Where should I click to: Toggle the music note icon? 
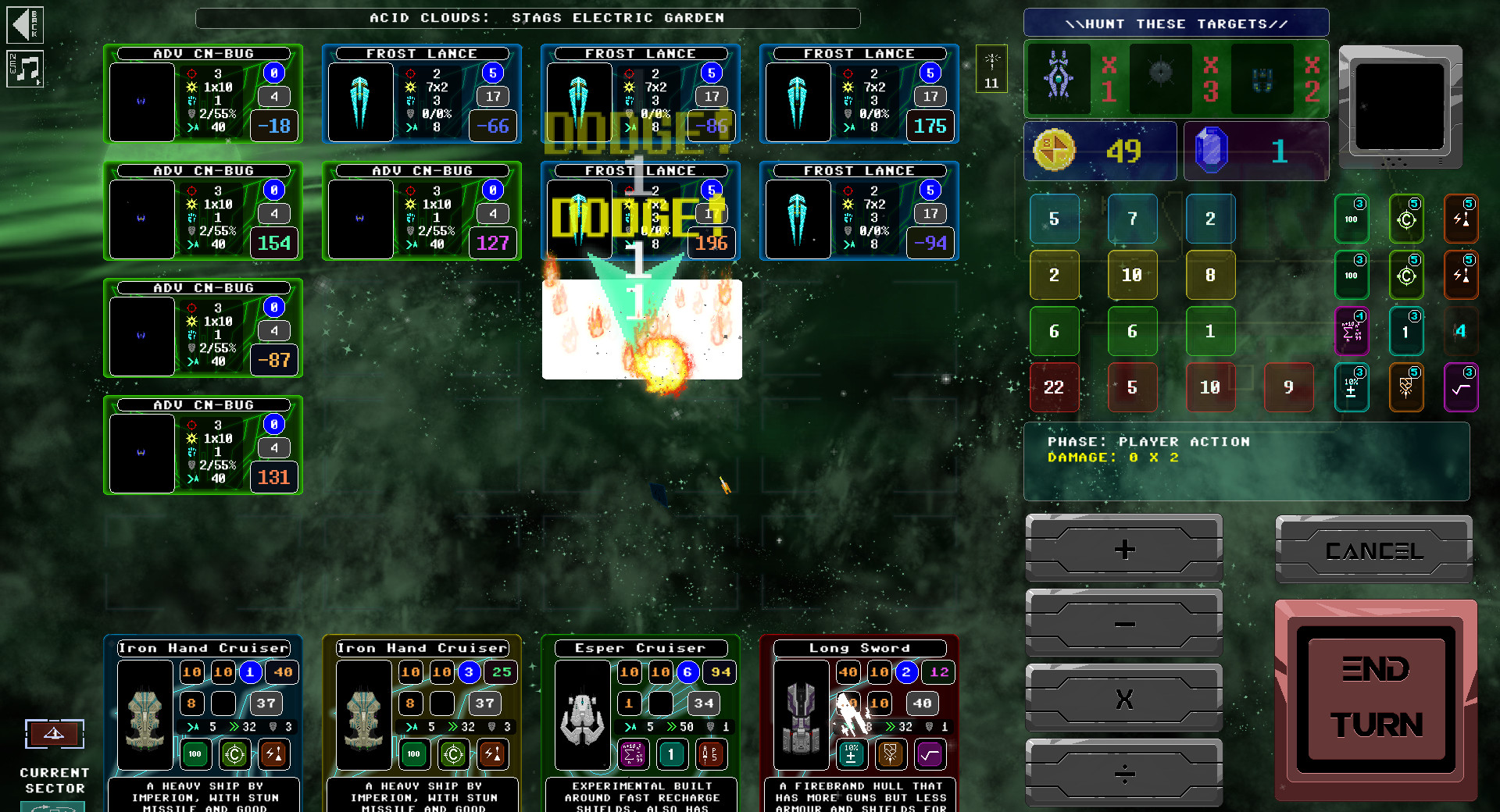click(x=25, y=69)
